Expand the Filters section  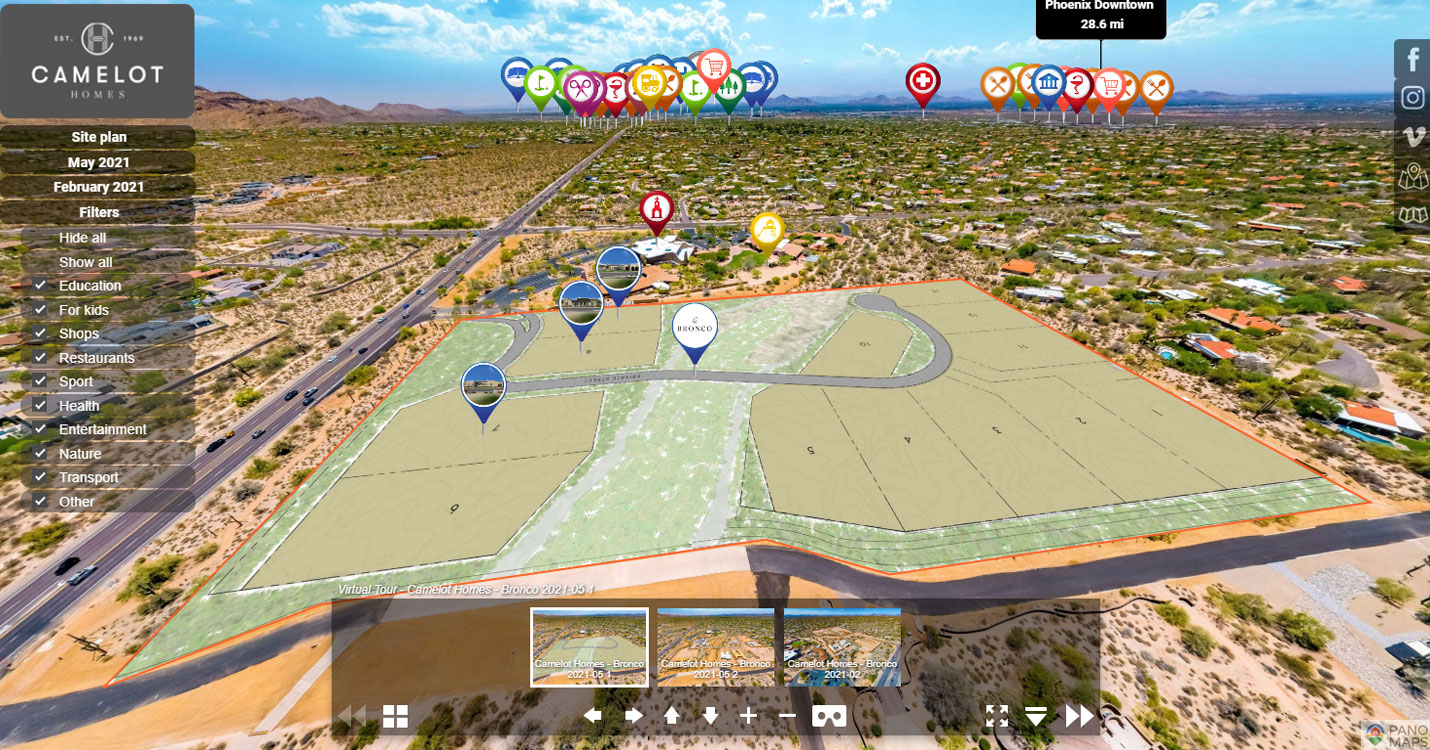[97, 212]
